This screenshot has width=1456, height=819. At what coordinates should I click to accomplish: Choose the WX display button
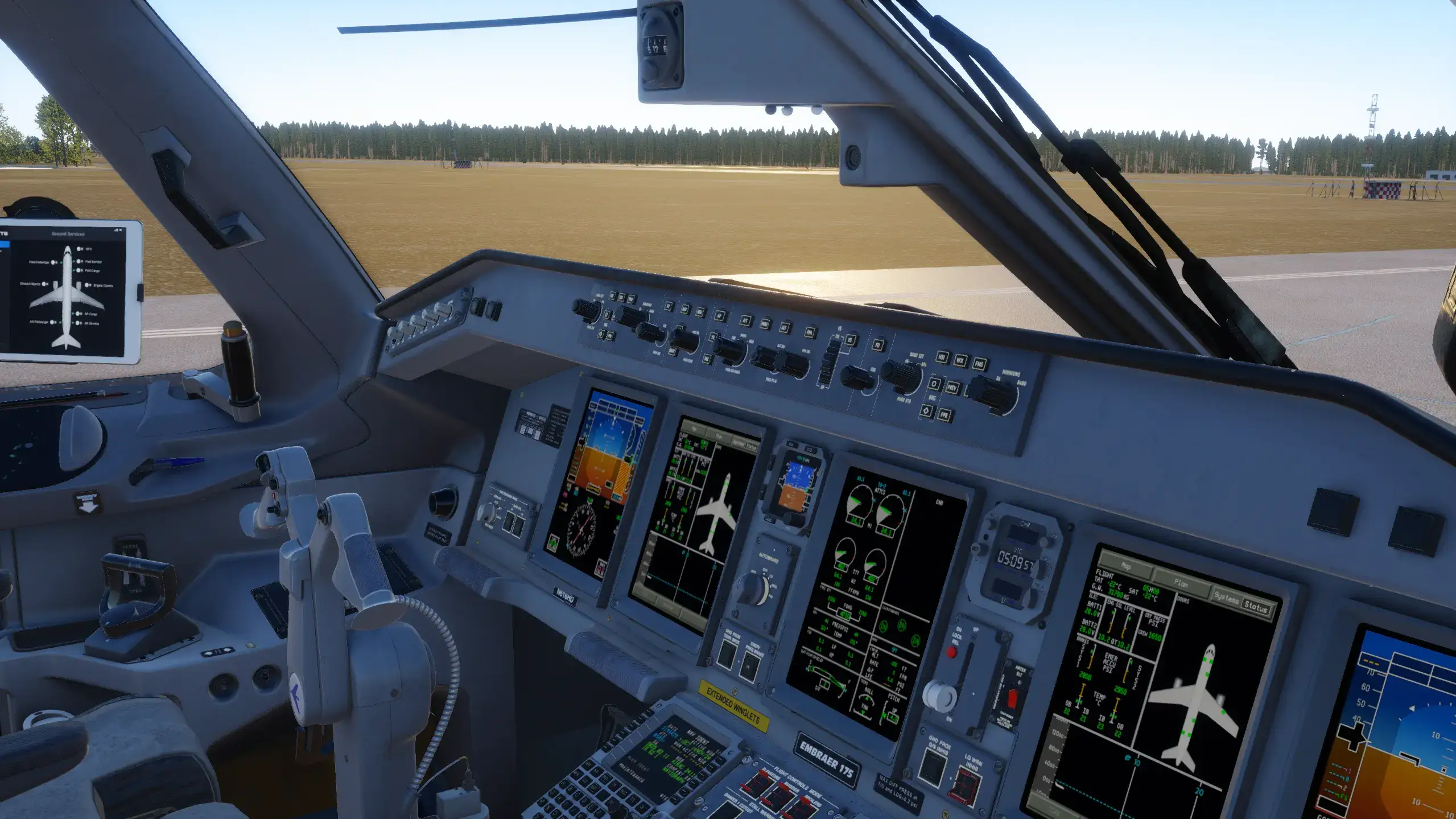[960, 360]
